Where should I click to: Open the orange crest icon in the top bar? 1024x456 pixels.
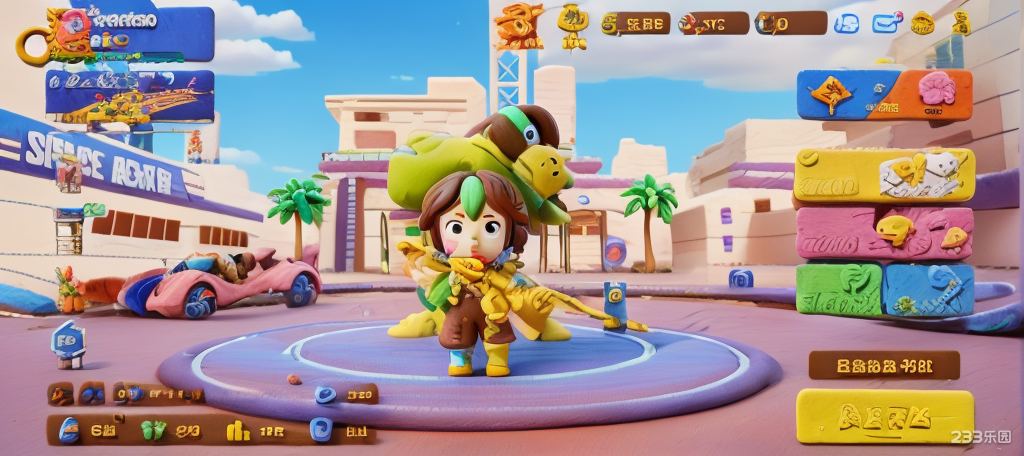pyautogui.click(x=518, y=25)
